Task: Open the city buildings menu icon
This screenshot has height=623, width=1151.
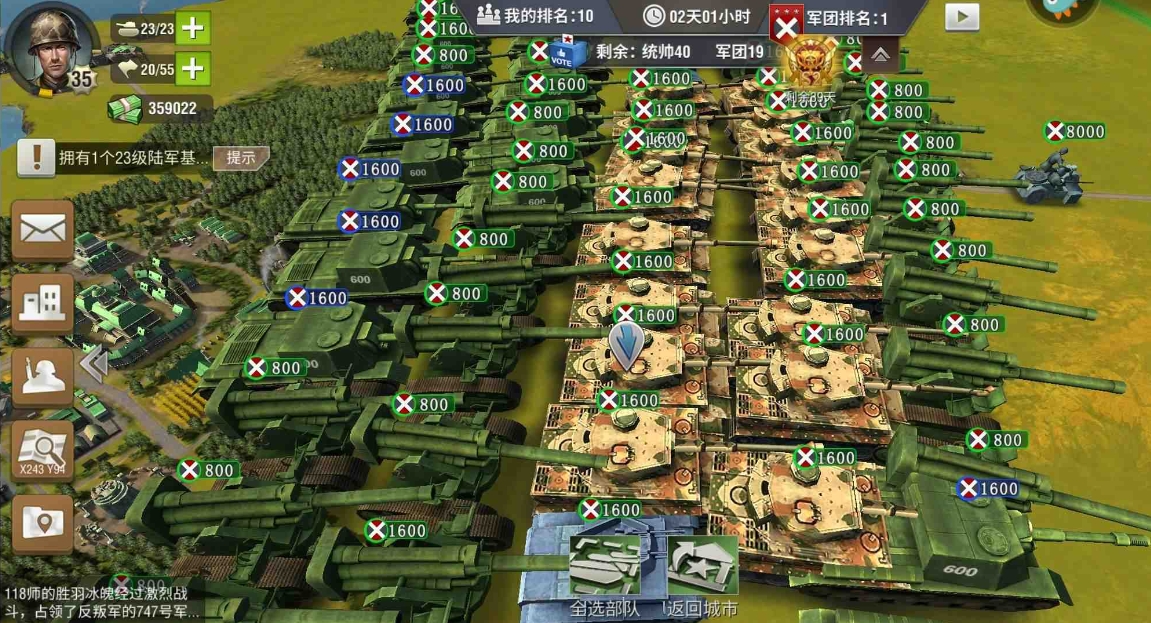Action: point(42,302)
